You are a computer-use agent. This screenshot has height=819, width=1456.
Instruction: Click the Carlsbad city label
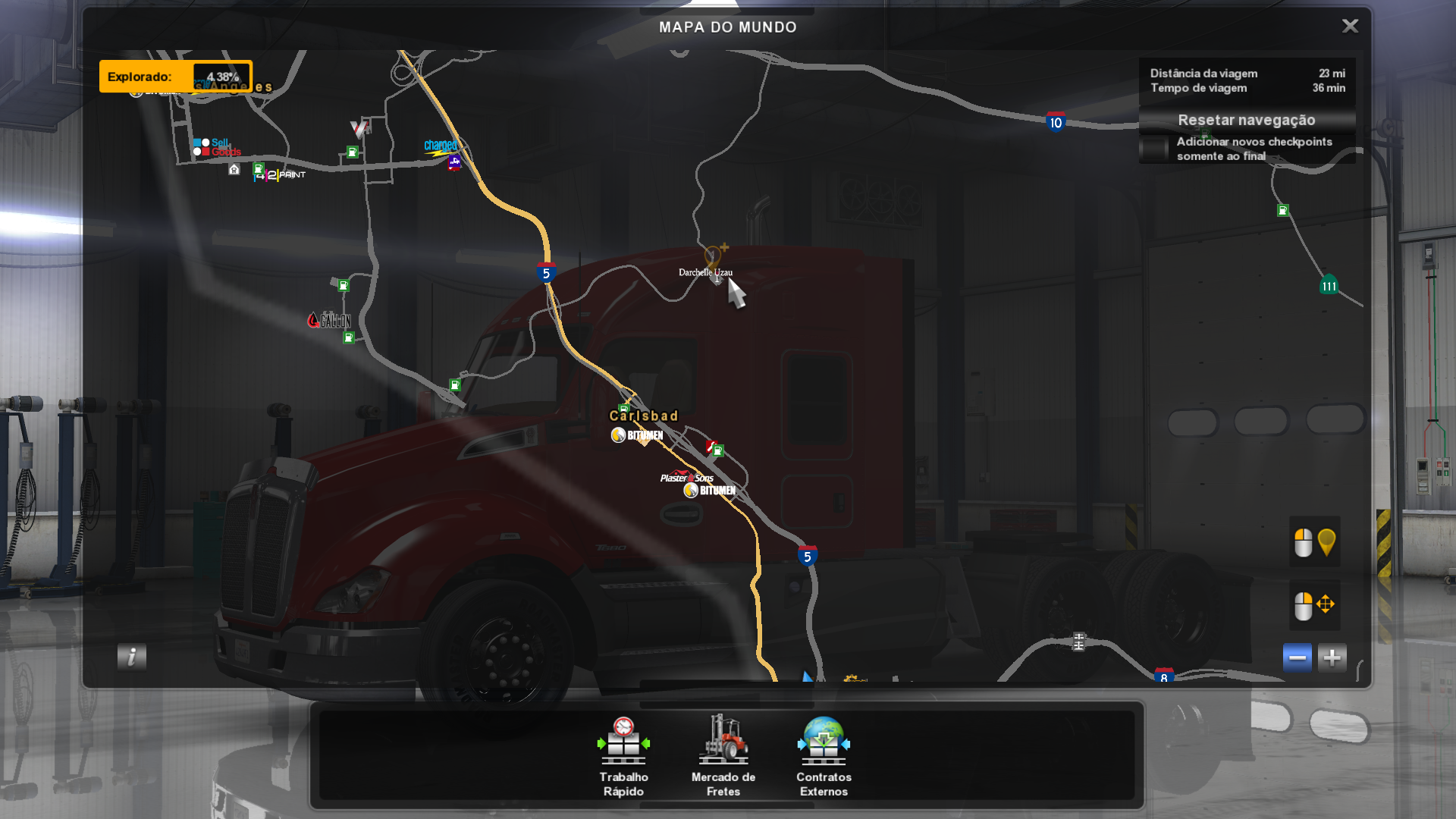pos(643,416)
